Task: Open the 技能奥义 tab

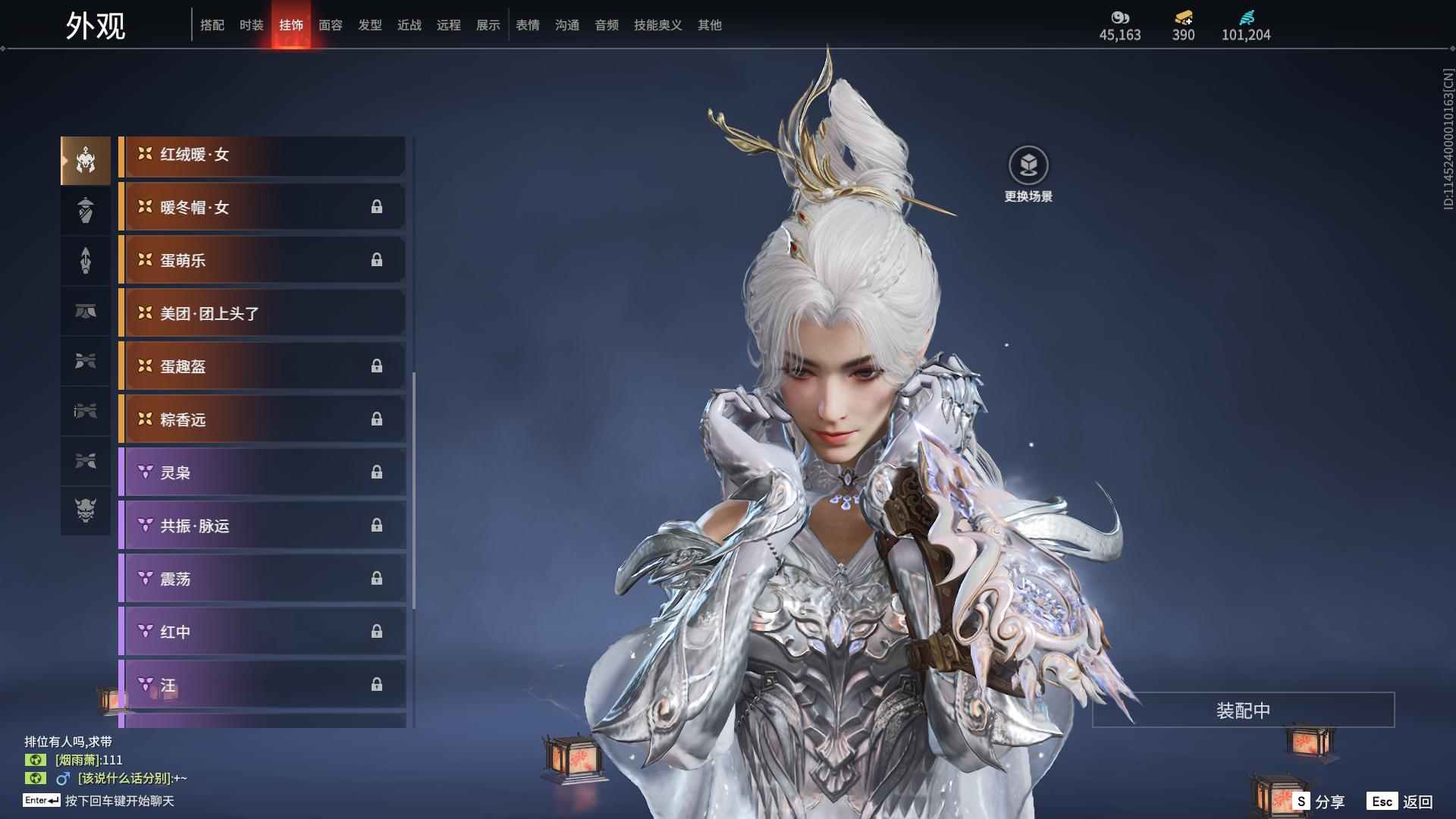Action: pyautogui.click(x=657, y=25)
